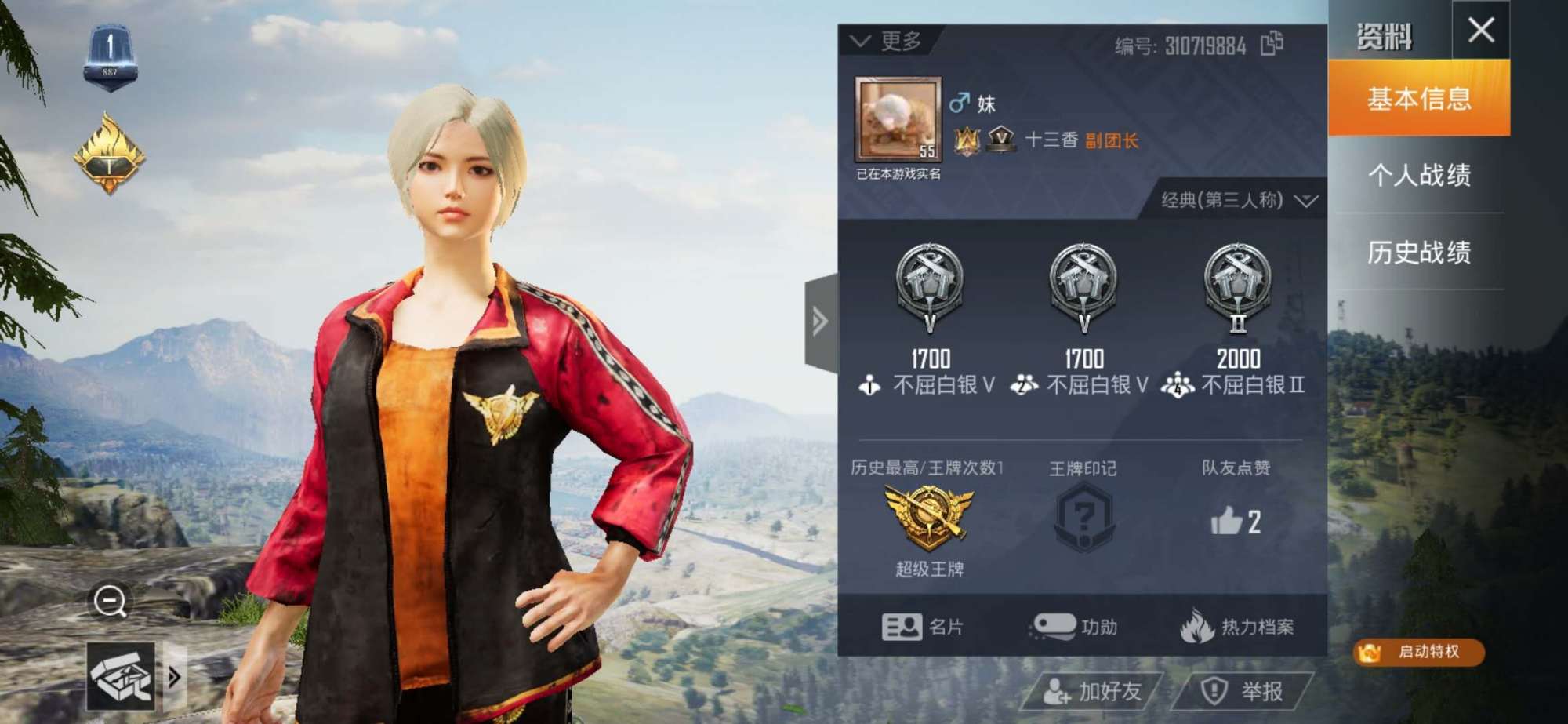Switch to the 历史战绩 tab
The width and height of the screenshot is (1568, 724).
[1419, 253]
